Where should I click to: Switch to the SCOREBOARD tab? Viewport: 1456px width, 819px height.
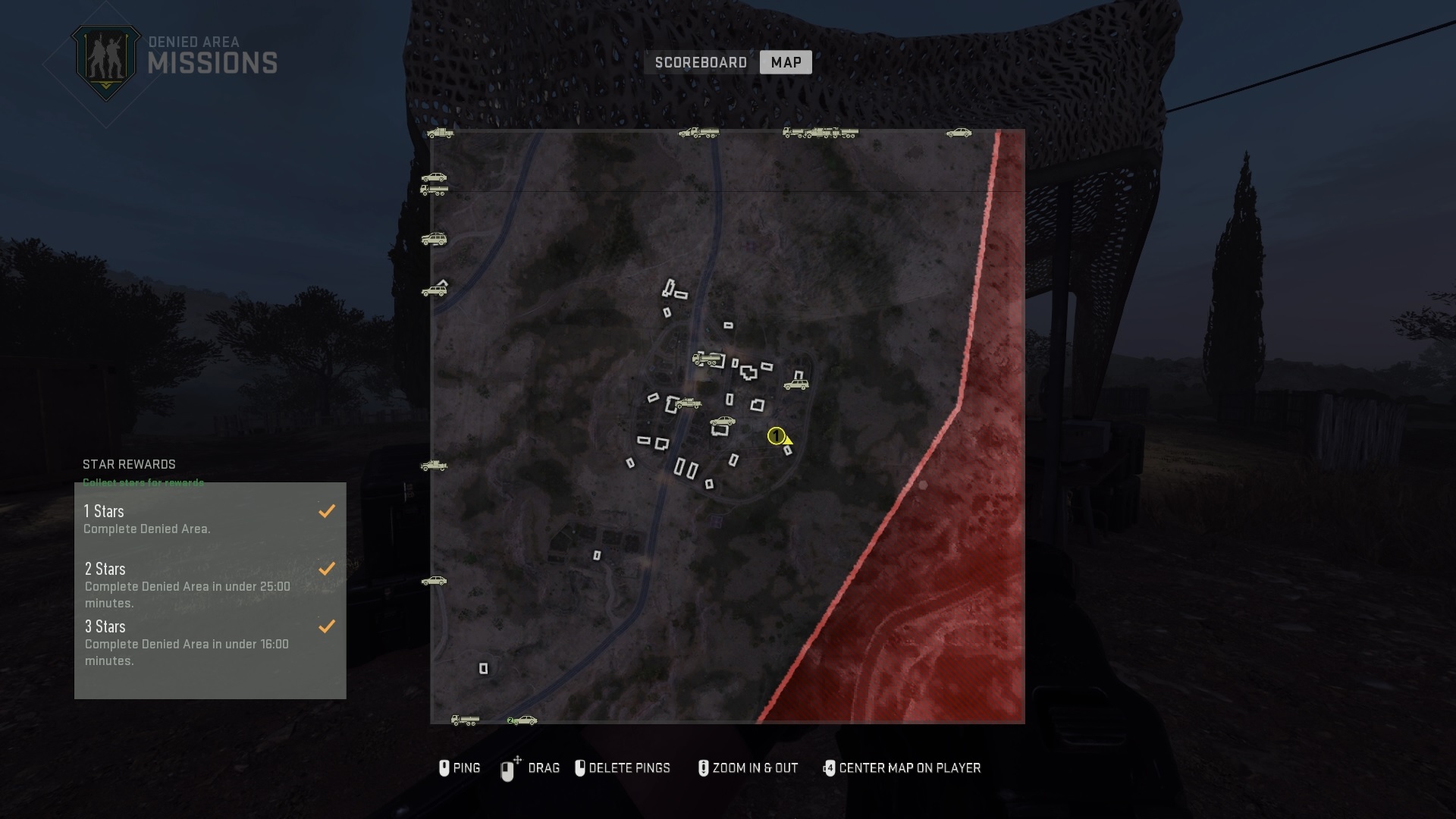coord(698,62)
